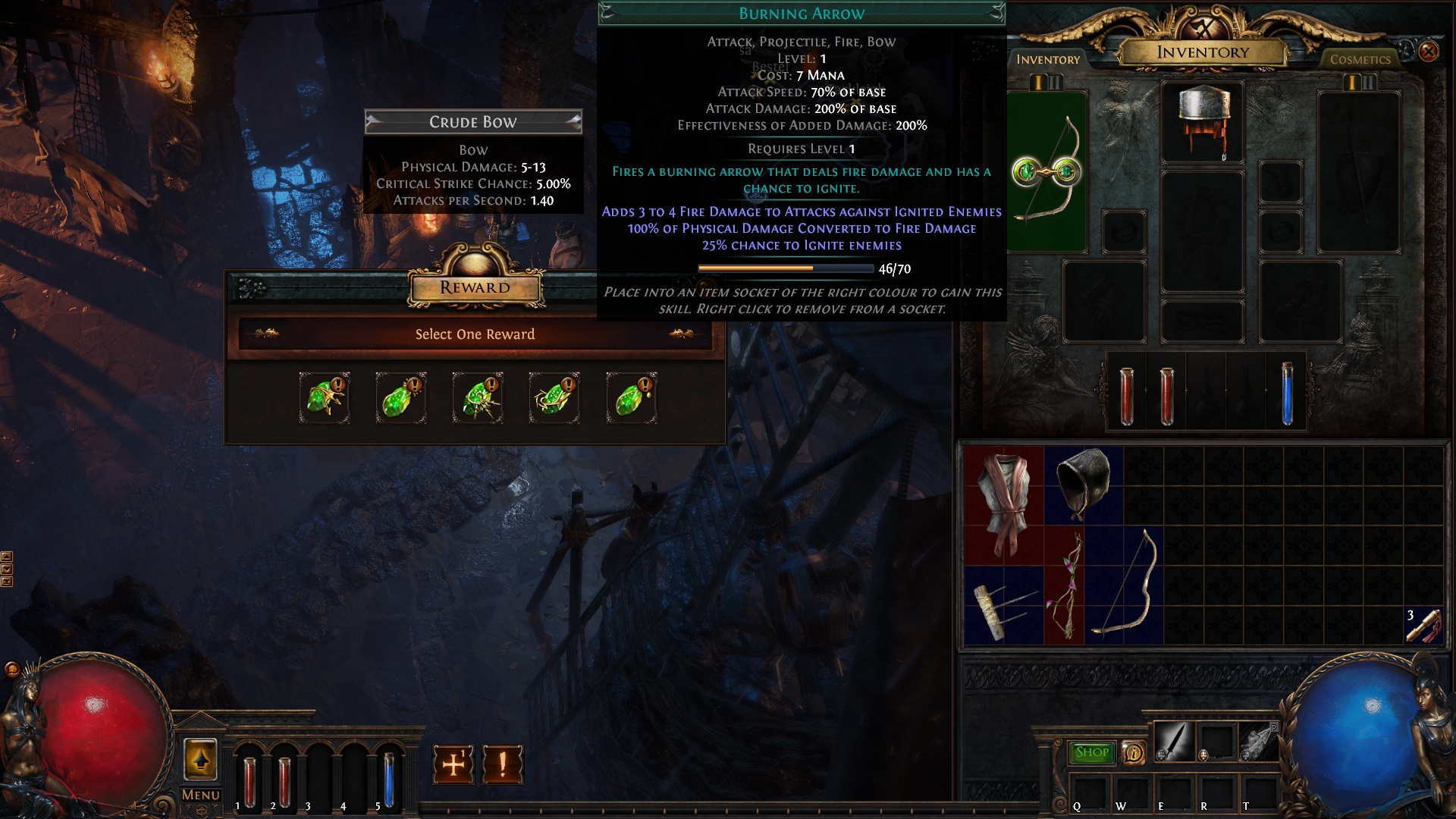Image resolution: width=1456 pixels, height=819 pixels.
Task: Use the blue mana flask in hotbar
Action: tap(388, 779)
